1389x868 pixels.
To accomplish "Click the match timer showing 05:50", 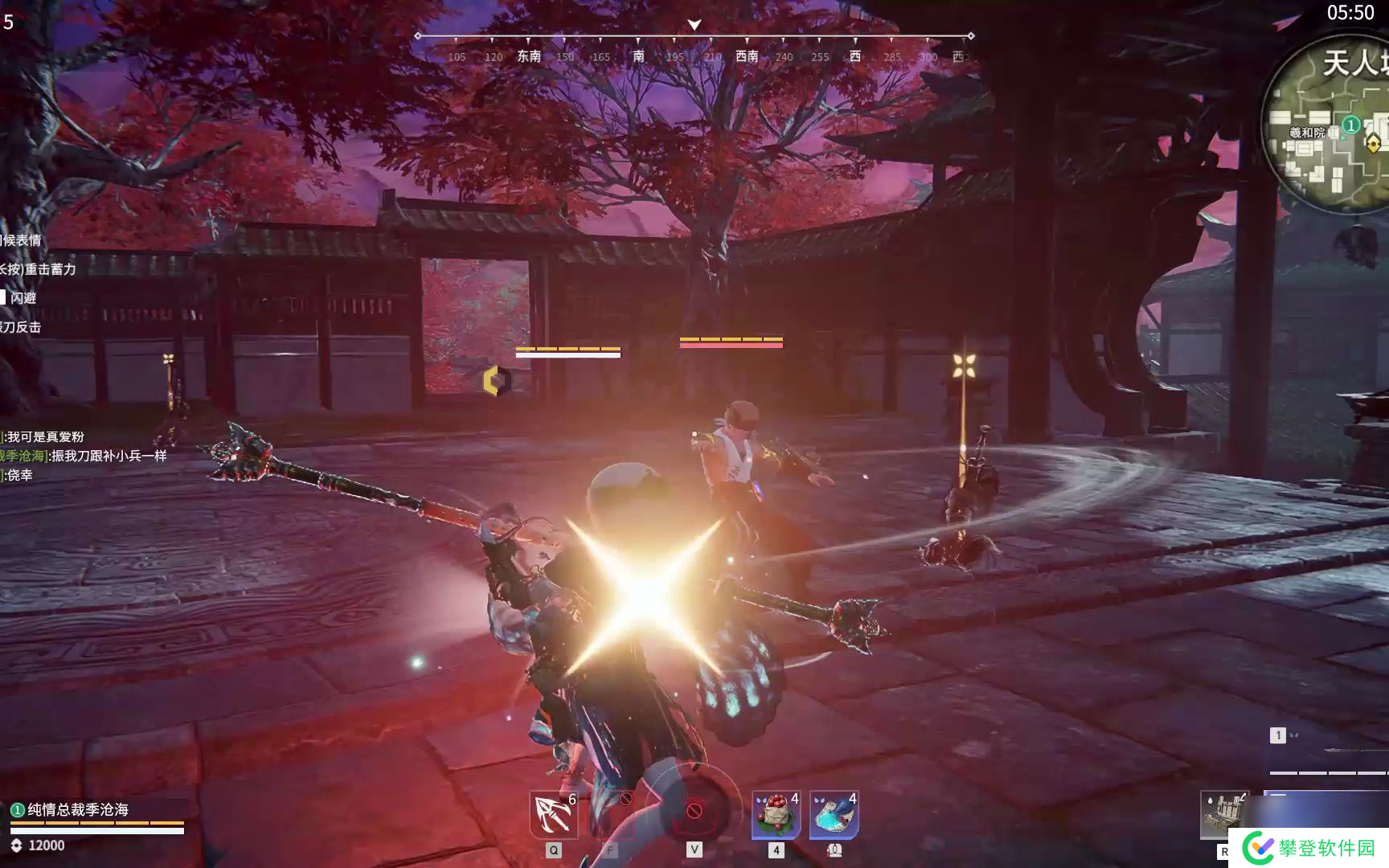I will coord(1352,13).
